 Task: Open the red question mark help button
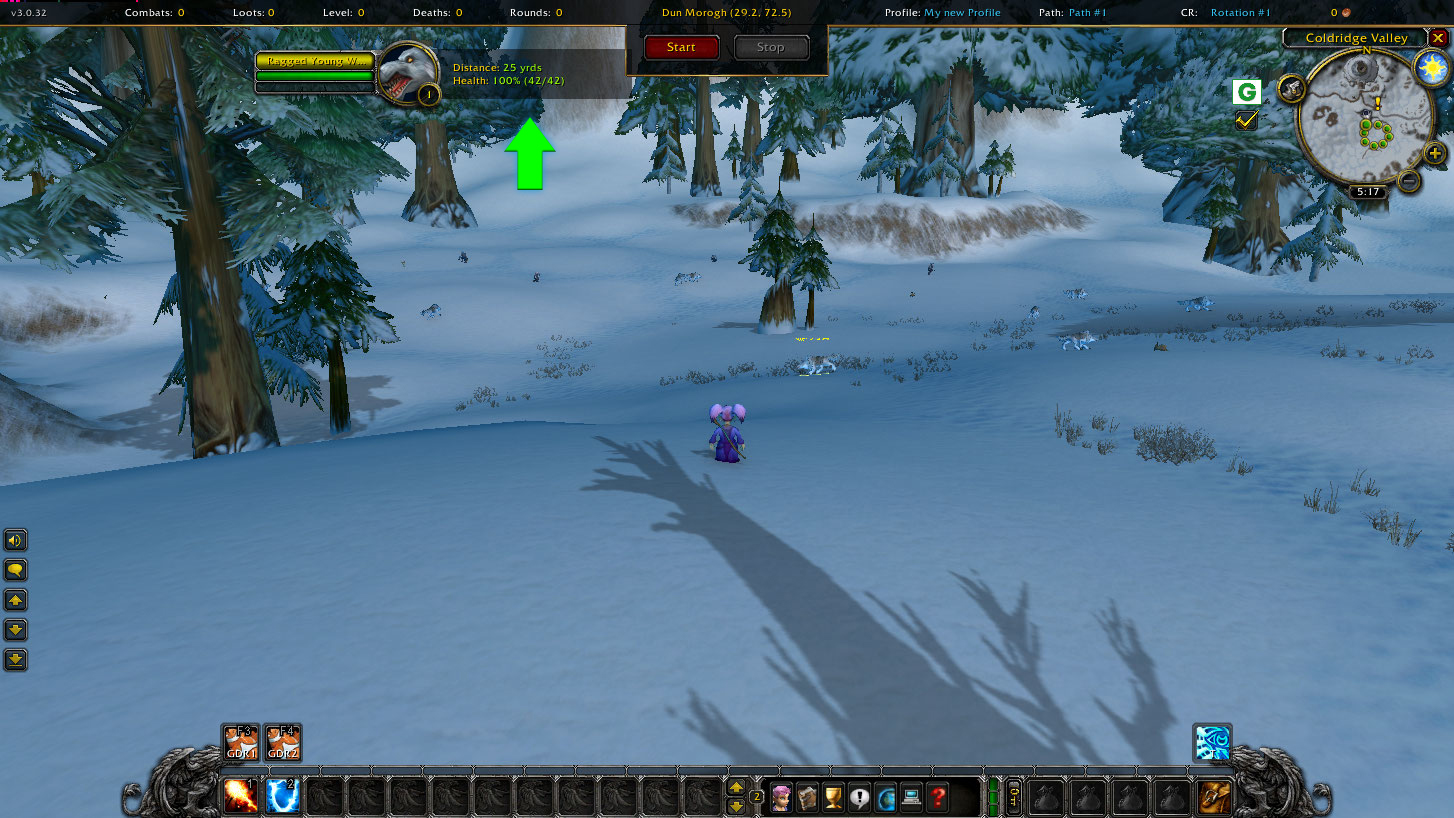pyautogui.click(x=937, y=798)
